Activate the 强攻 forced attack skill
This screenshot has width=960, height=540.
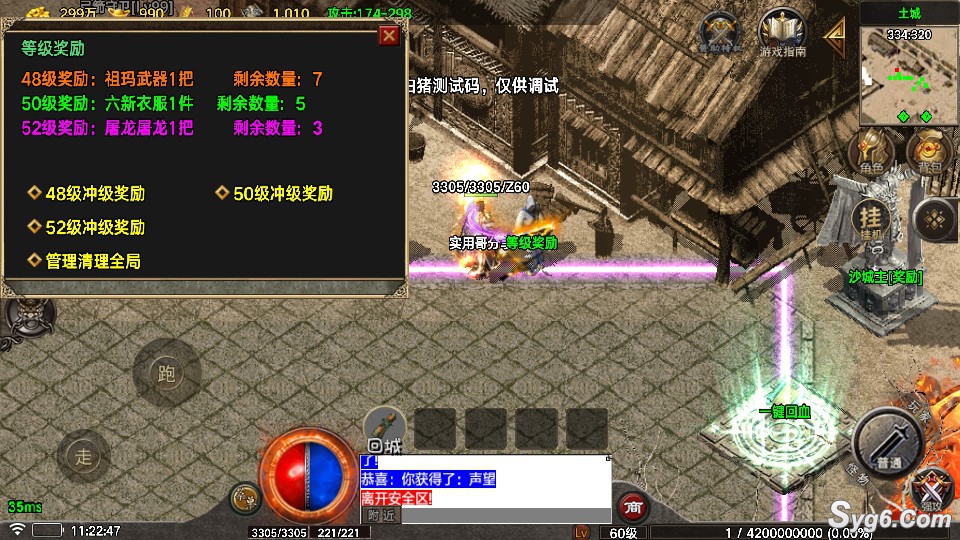[x=934, y=490]
